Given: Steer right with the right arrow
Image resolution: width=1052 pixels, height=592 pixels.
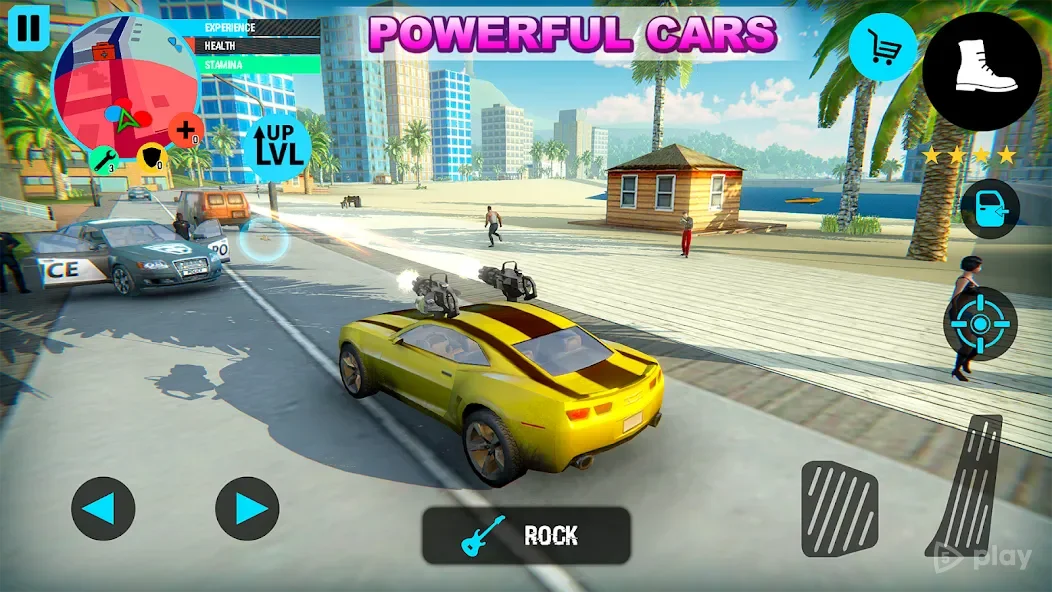Looking at the screenshot, I should click(247, 509).
